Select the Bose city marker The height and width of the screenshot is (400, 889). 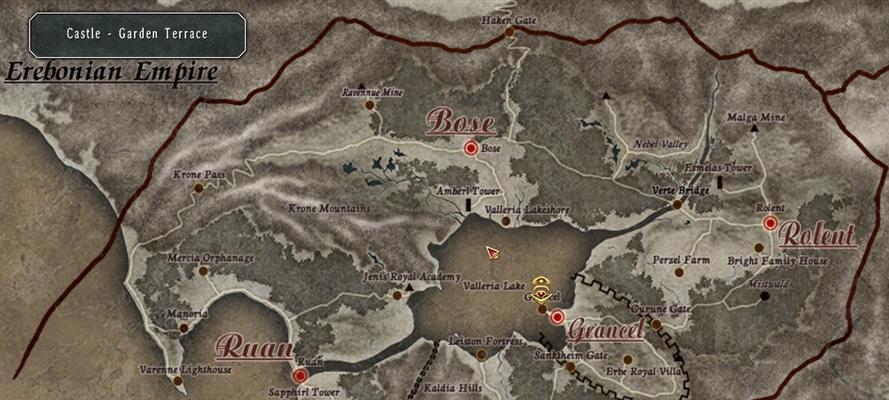470,148
